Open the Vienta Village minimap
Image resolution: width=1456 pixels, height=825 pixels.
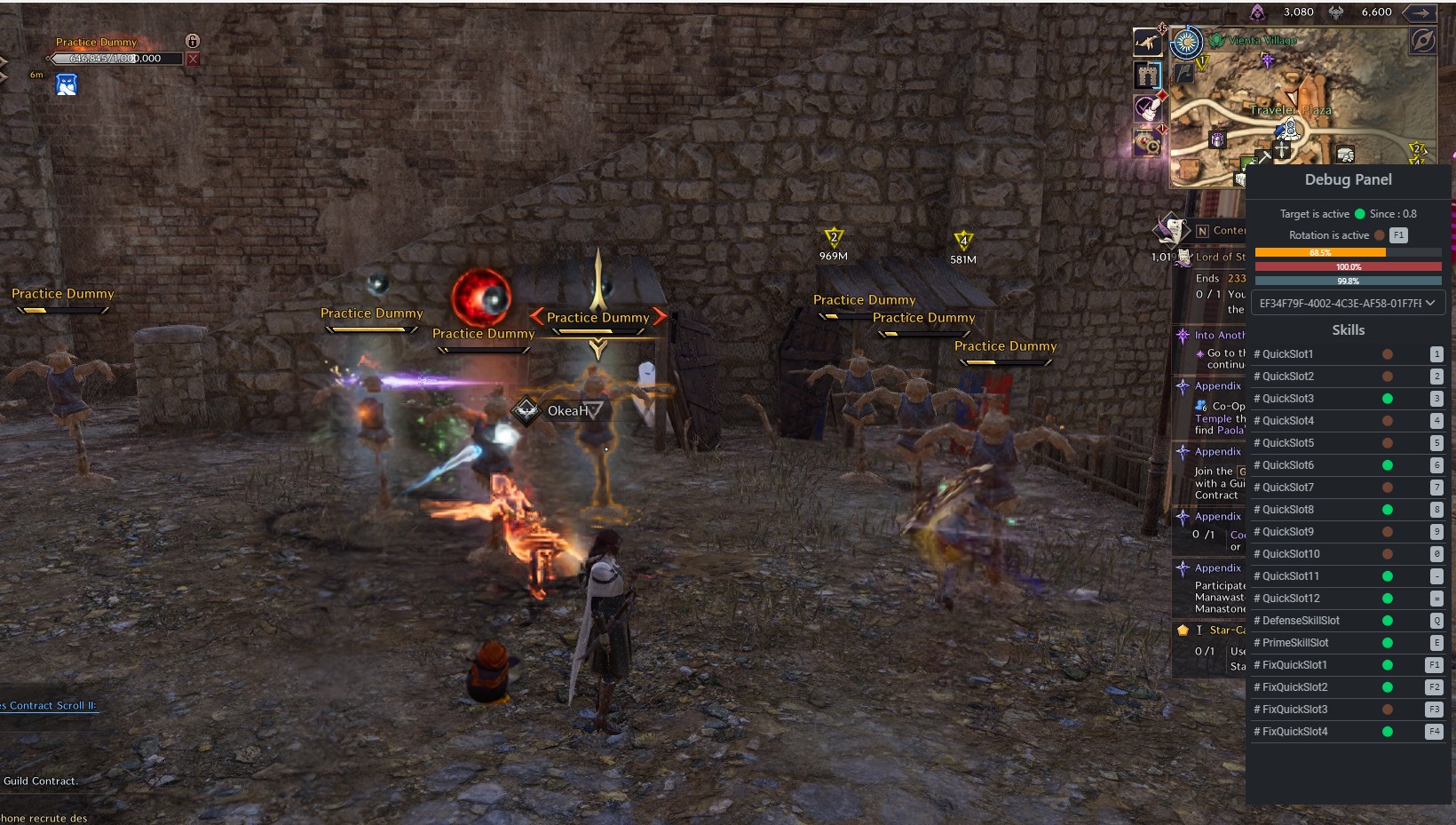coord(1262,41)
